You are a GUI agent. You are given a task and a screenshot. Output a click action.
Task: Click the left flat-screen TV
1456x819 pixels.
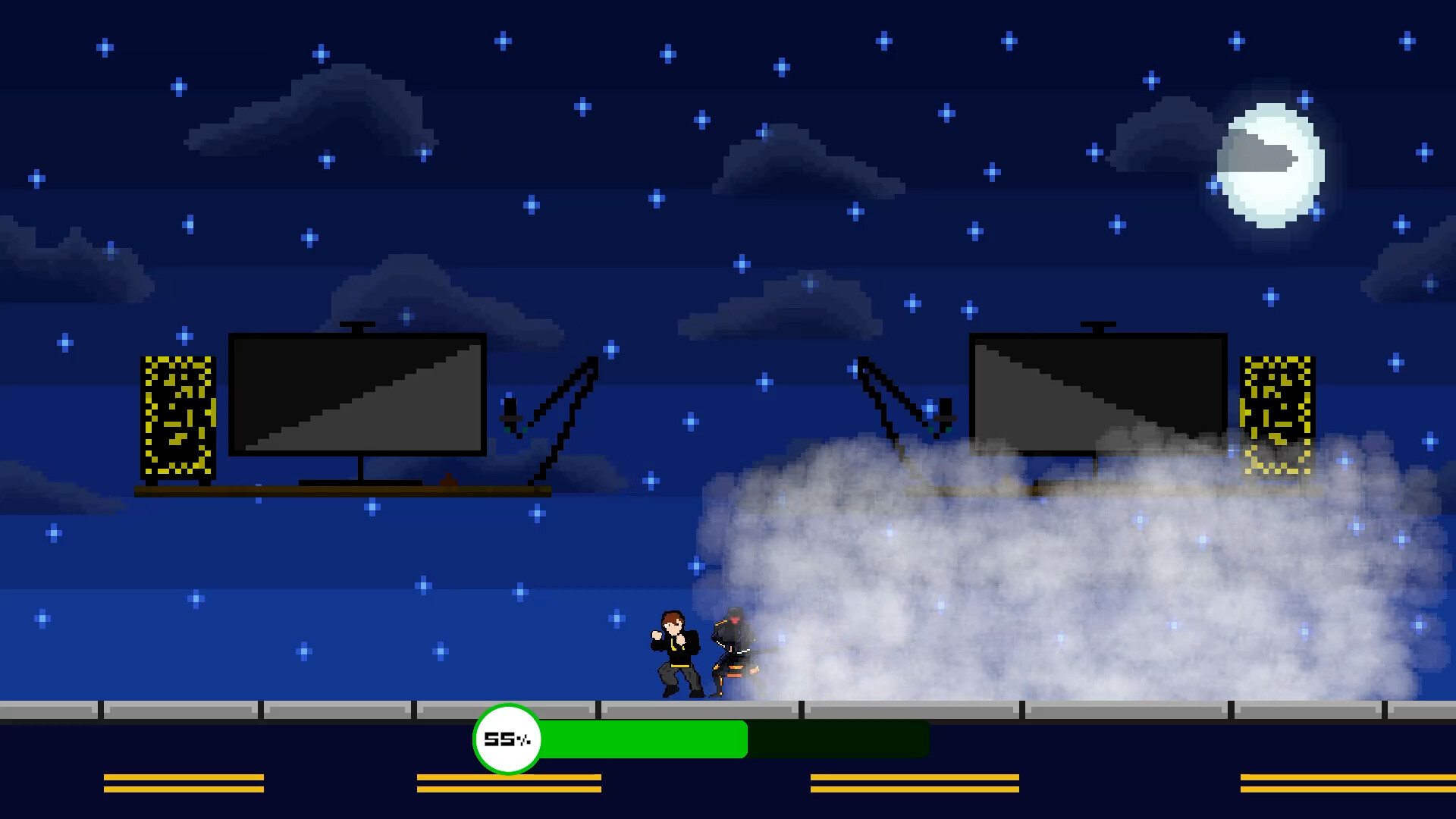pos(356,394)
